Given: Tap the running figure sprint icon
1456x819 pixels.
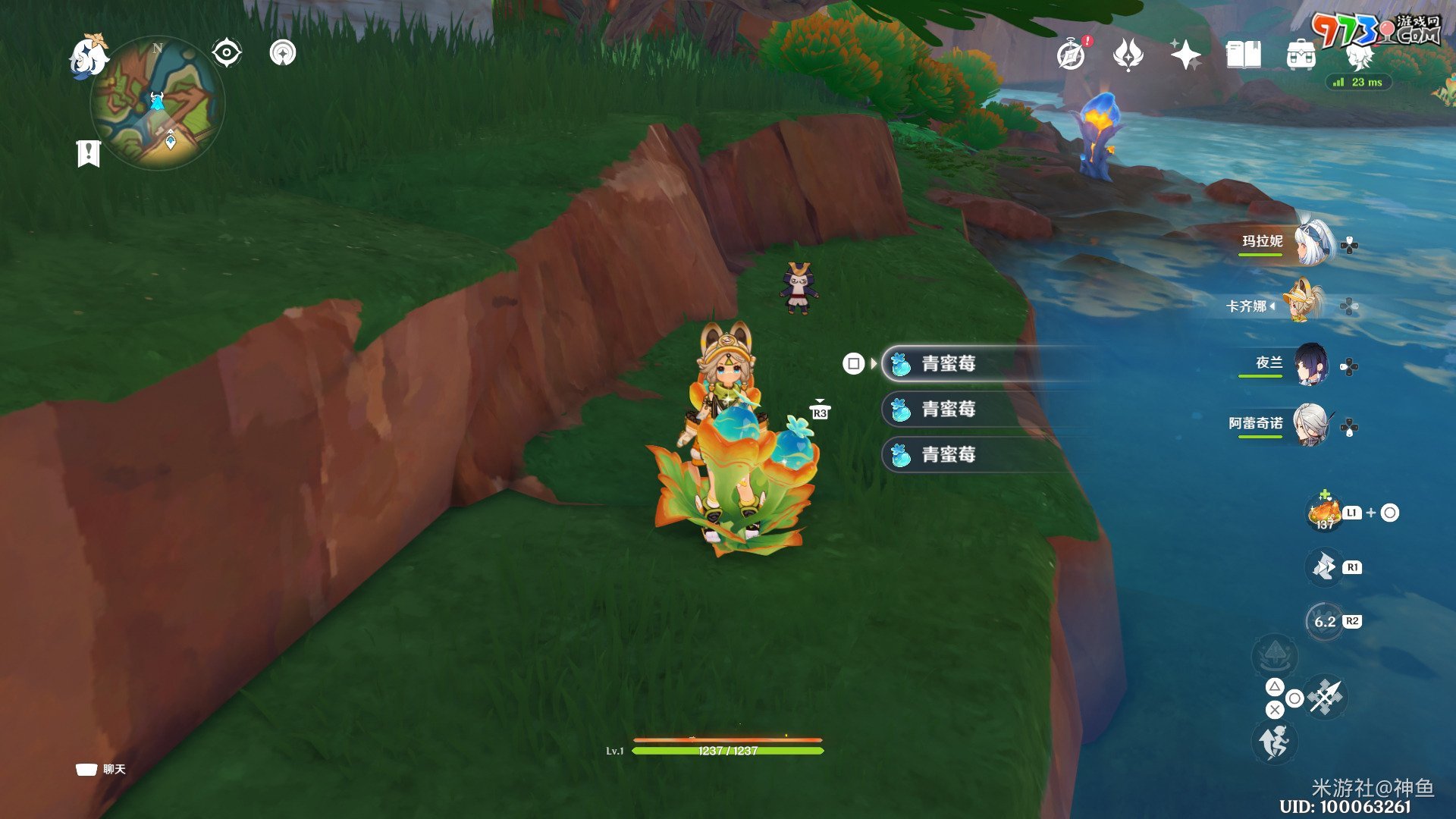Looking at the screenshot, I should [1276, 742].
